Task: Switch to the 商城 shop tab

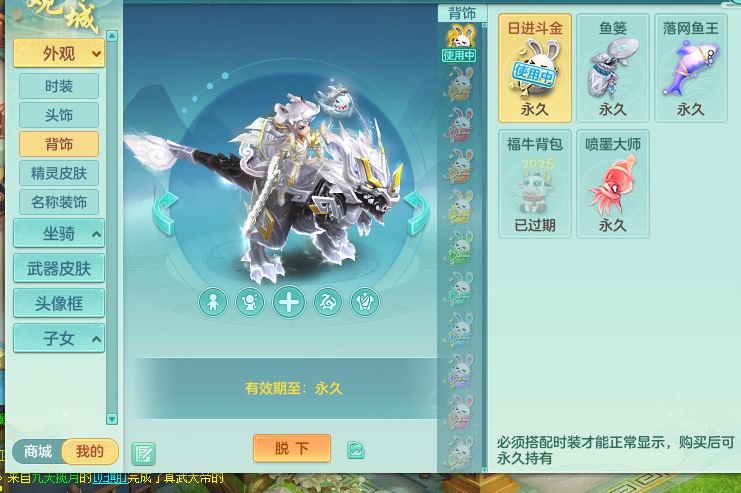Action: (38, 451)
